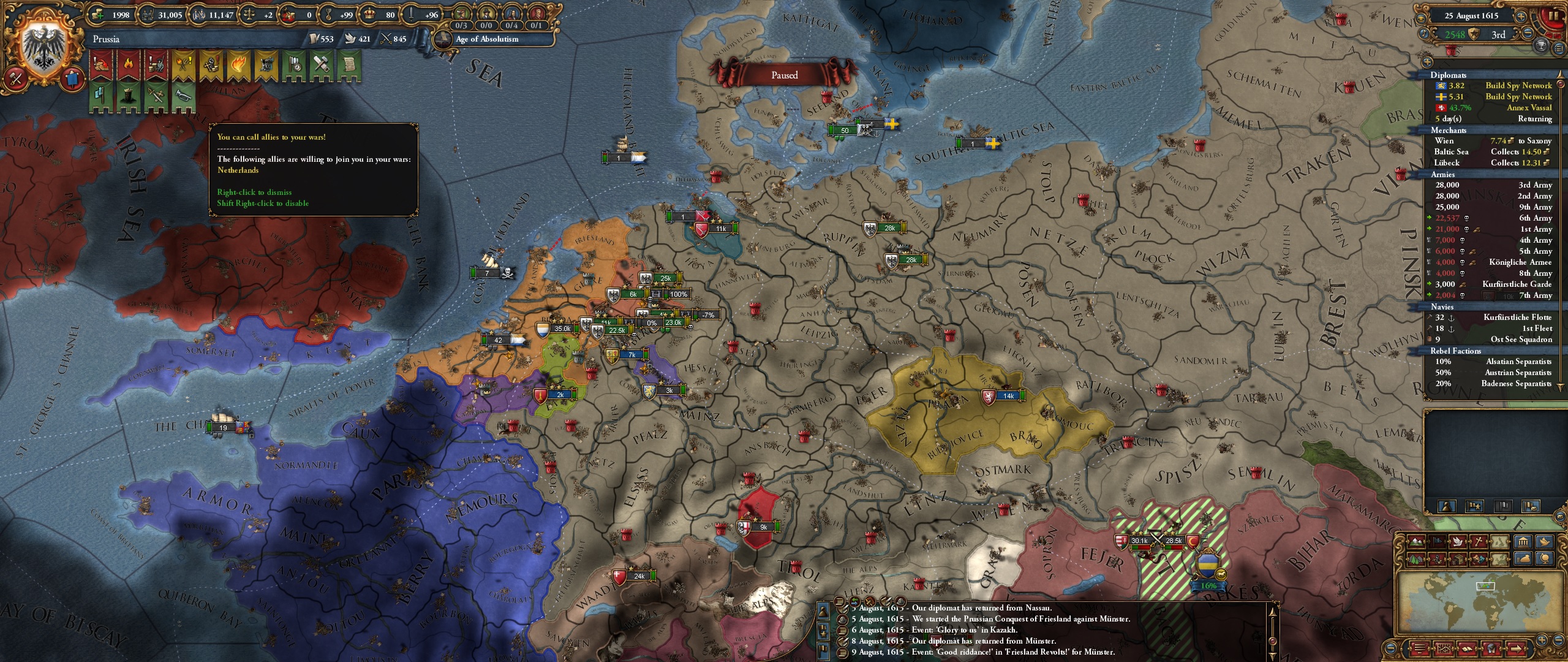The image size is (1568, 662).
Task: Open the scroll diplomatic alert banner
Action: pos(352,64)
